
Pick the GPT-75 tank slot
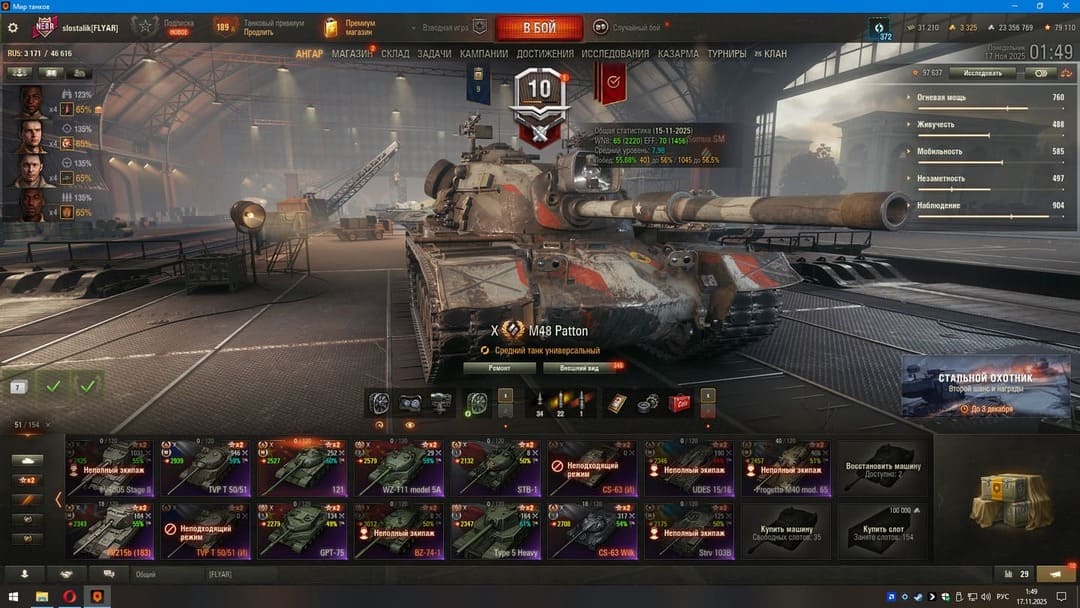(x=303, y=530)
